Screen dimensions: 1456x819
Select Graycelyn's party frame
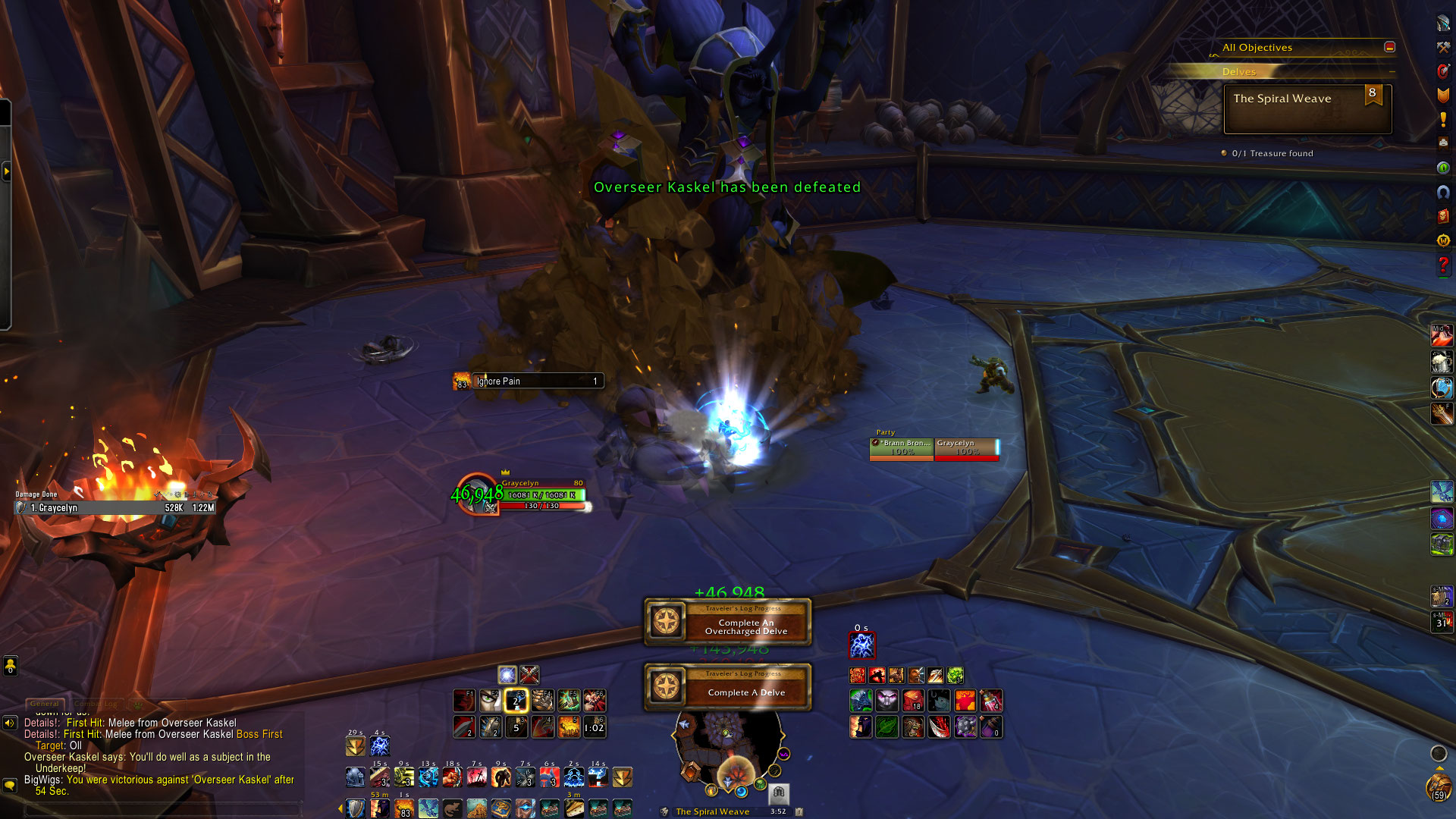966,448
